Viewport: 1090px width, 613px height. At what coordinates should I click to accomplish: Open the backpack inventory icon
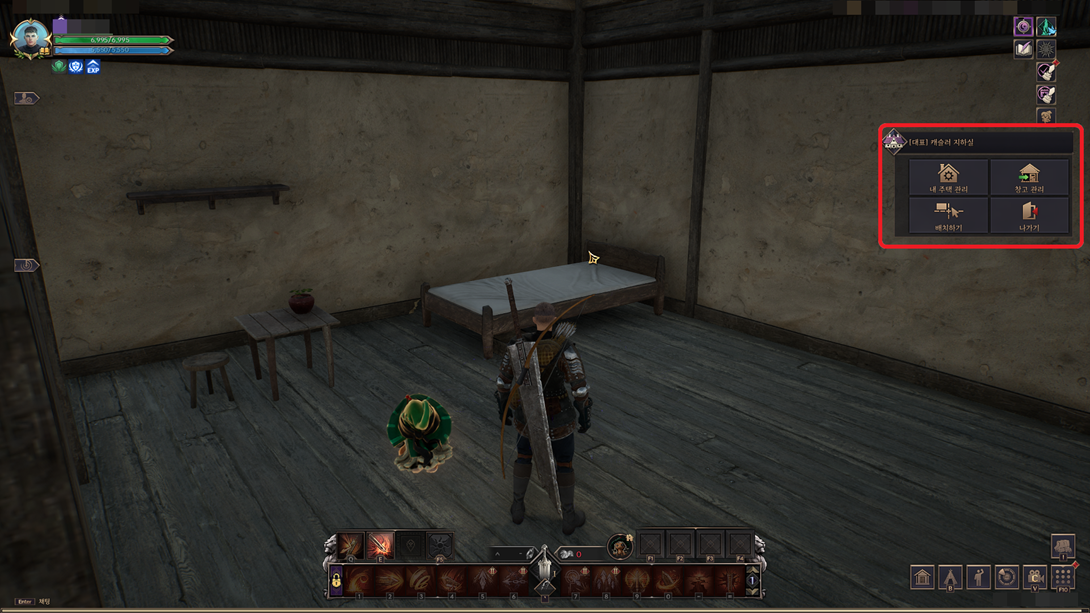pyautogui.click(x=1062, y=546)
